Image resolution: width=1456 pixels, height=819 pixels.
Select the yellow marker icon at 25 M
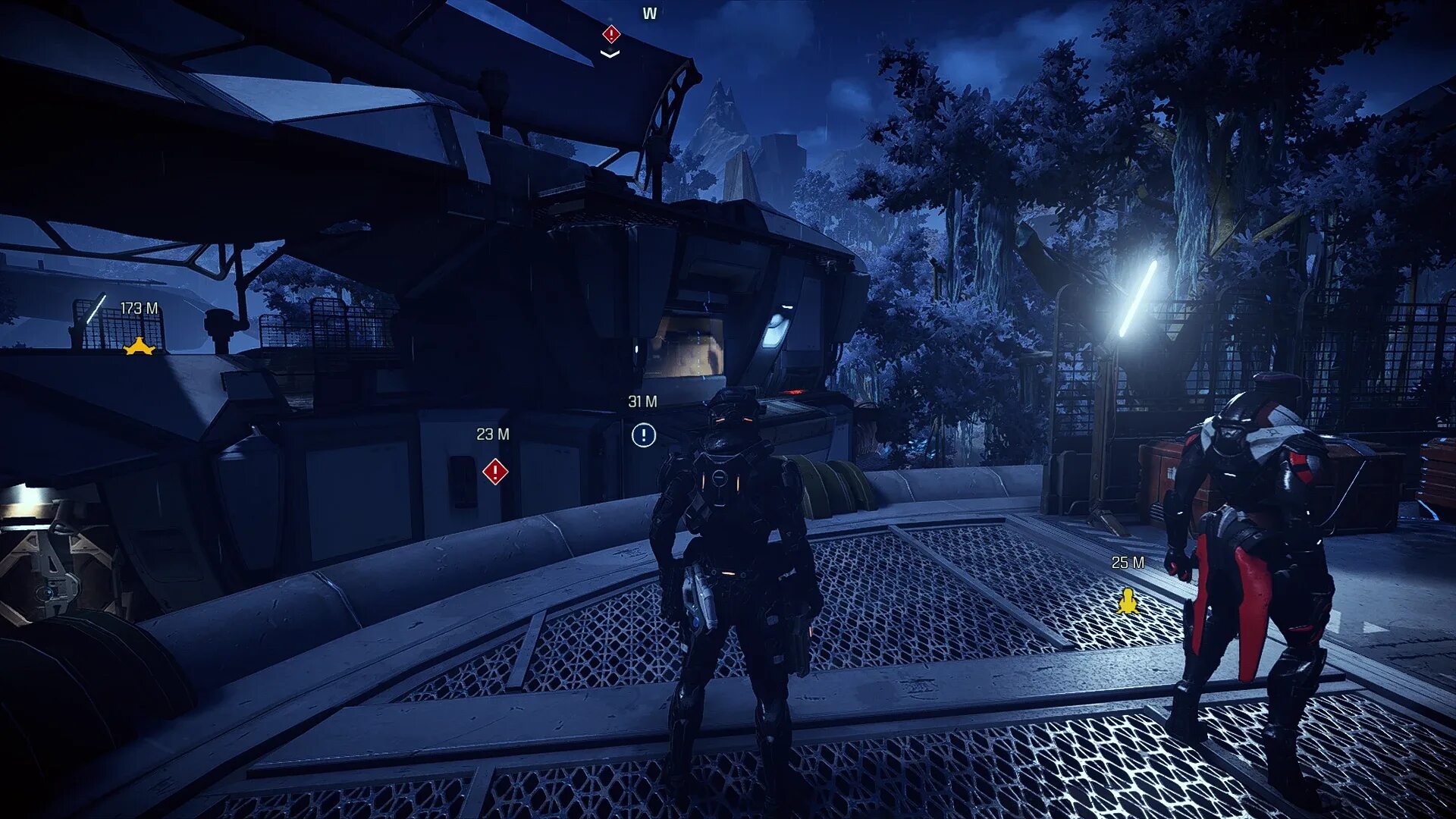(1128, 602)
